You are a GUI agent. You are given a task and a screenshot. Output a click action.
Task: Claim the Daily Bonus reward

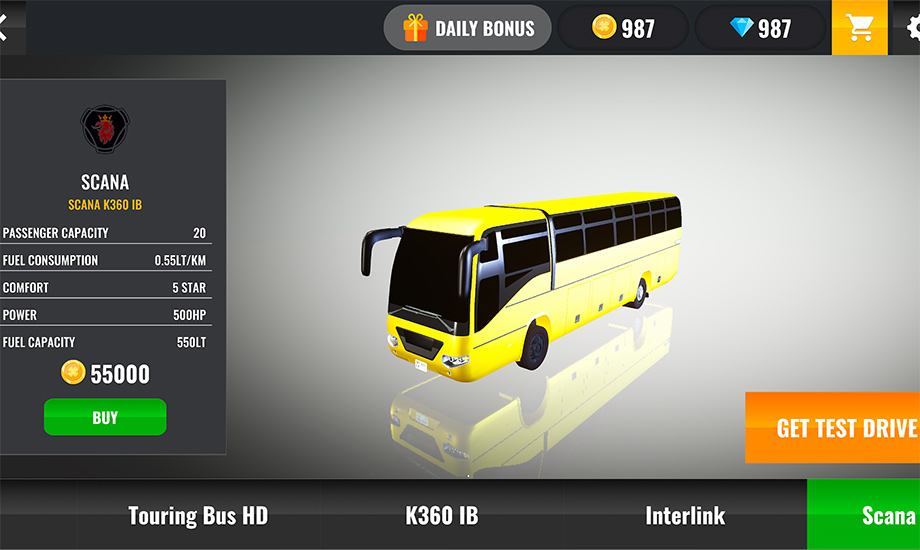(468, 28)
